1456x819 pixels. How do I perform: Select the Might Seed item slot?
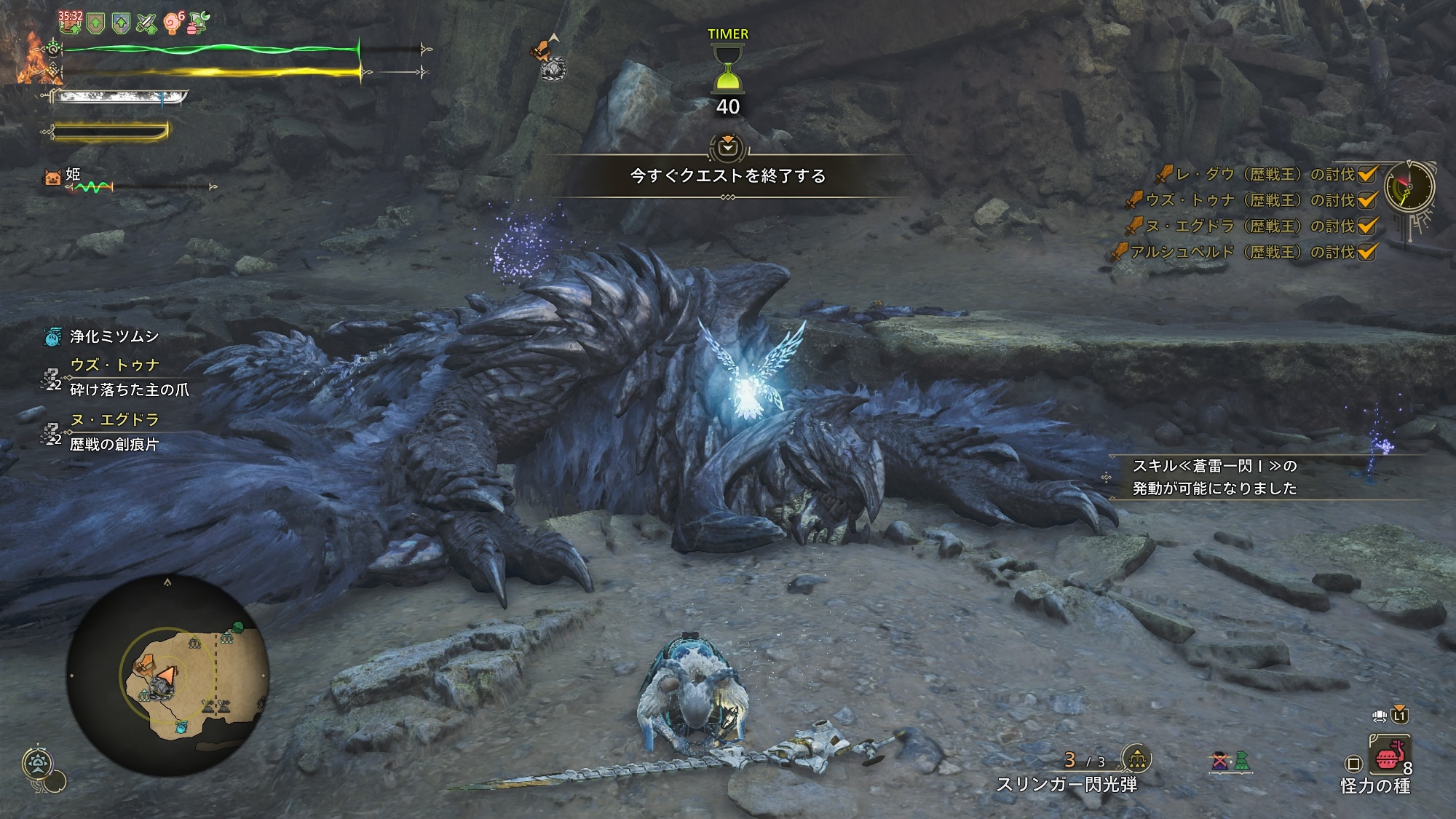1390,756
